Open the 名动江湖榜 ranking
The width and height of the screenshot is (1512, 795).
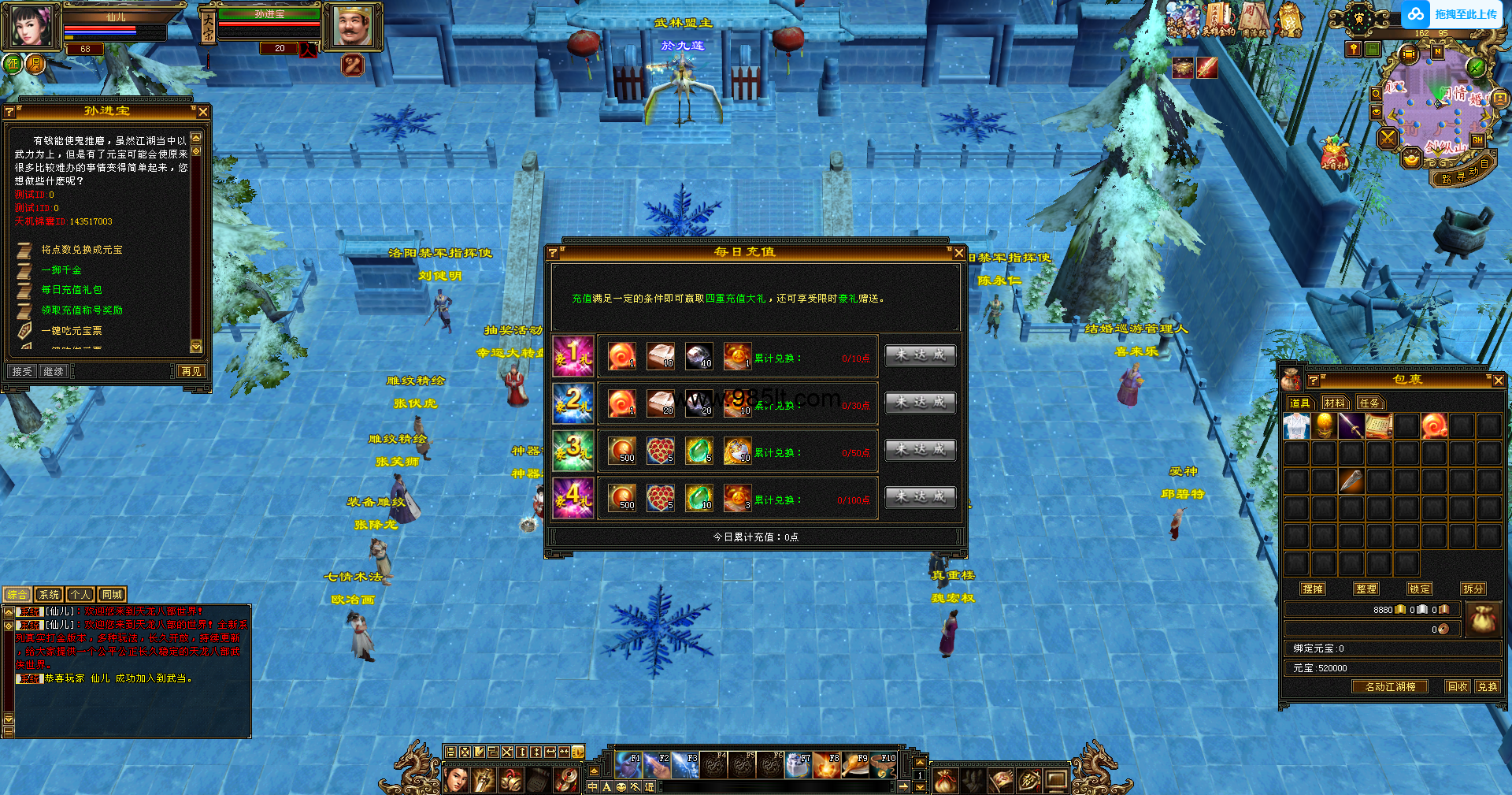pyautogui.click(x=1390, y=686)
